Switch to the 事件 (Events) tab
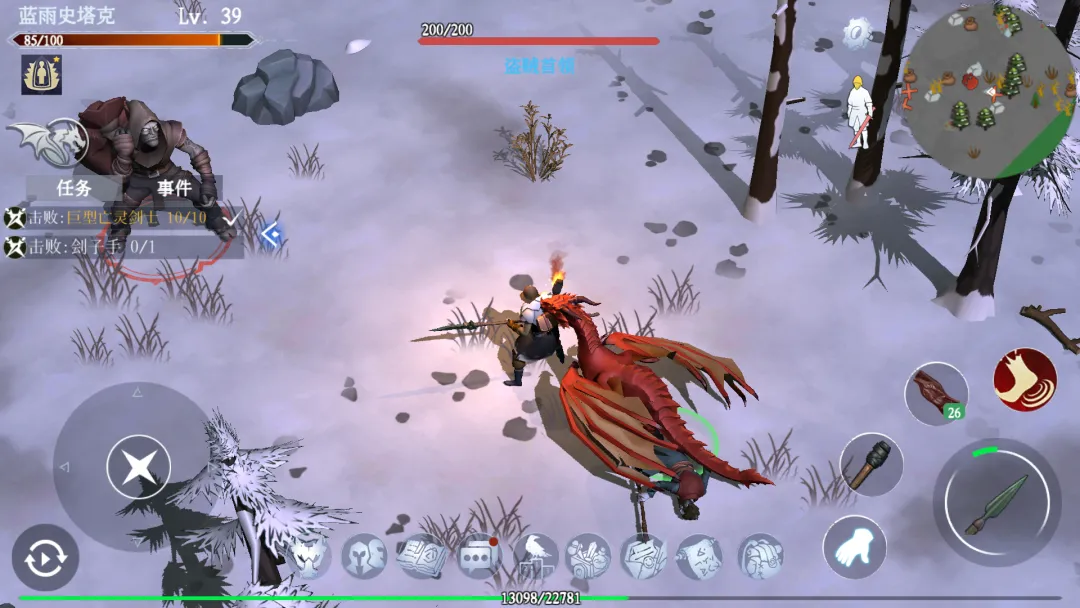Screen dimensions: 1080x608 pyautogui.click(x=173, y=188)
